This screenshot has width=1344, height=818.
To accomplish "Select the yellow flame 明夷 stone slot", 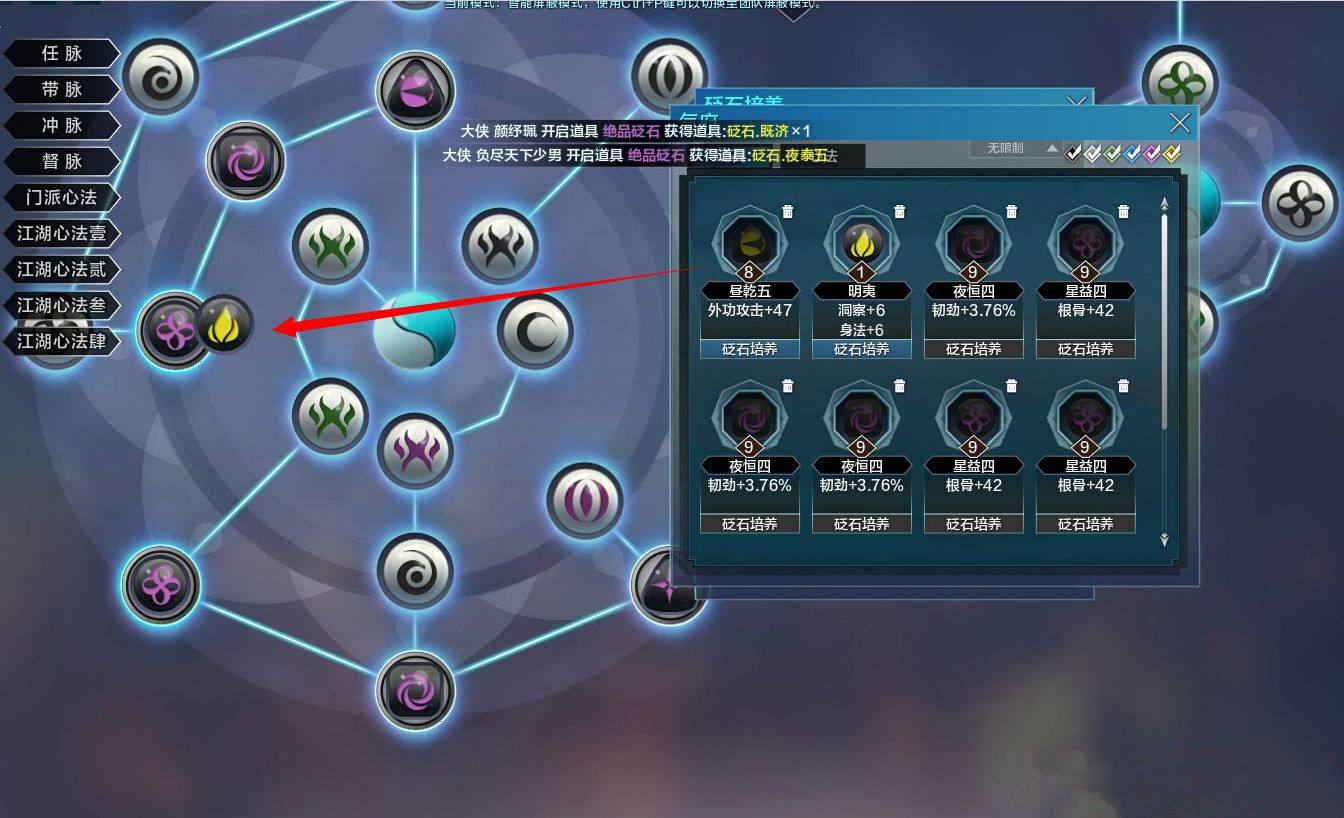I will (861, 242).
